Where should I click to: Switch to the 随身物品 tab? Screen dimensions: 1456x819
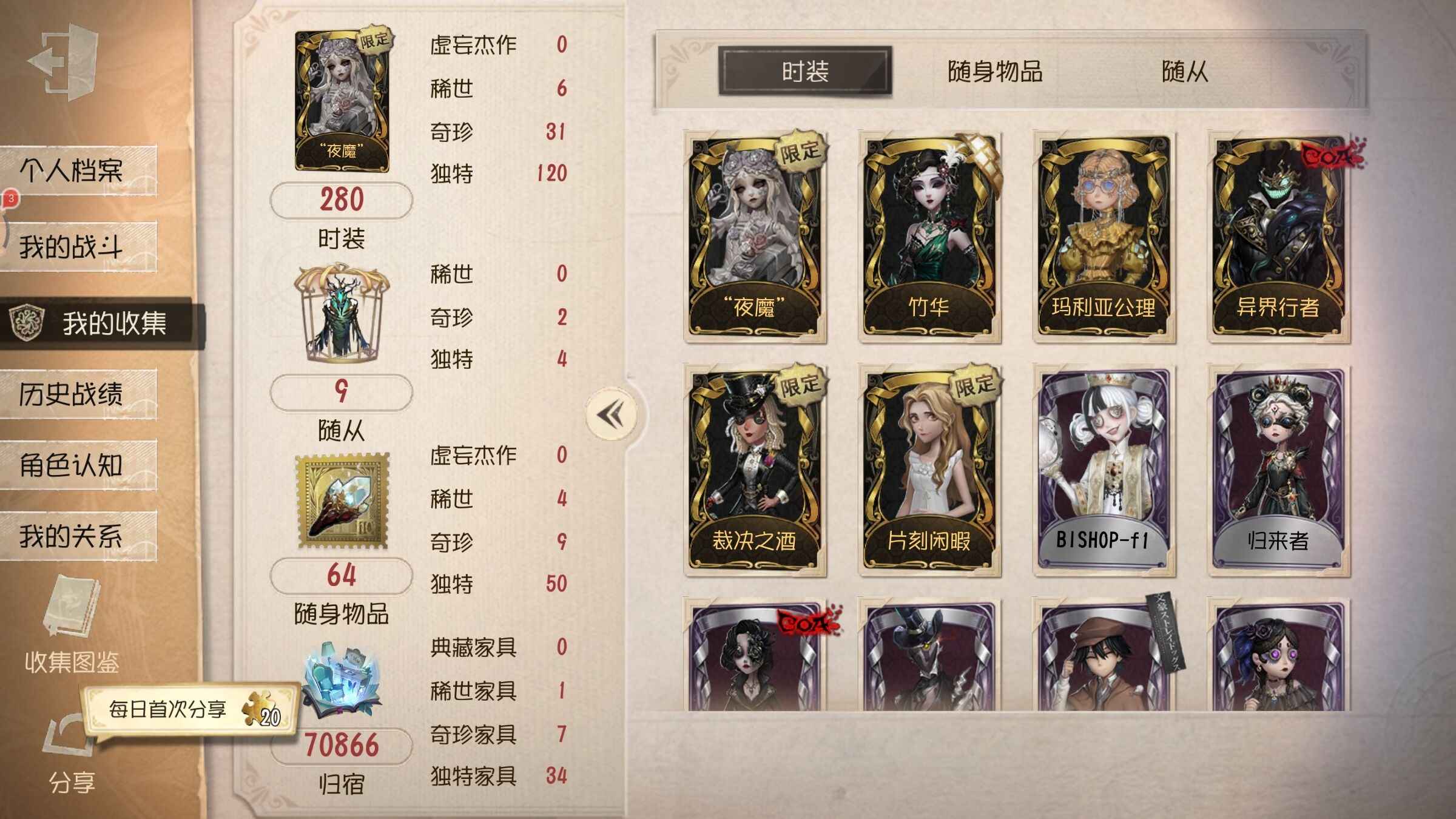tap(995, 72)
